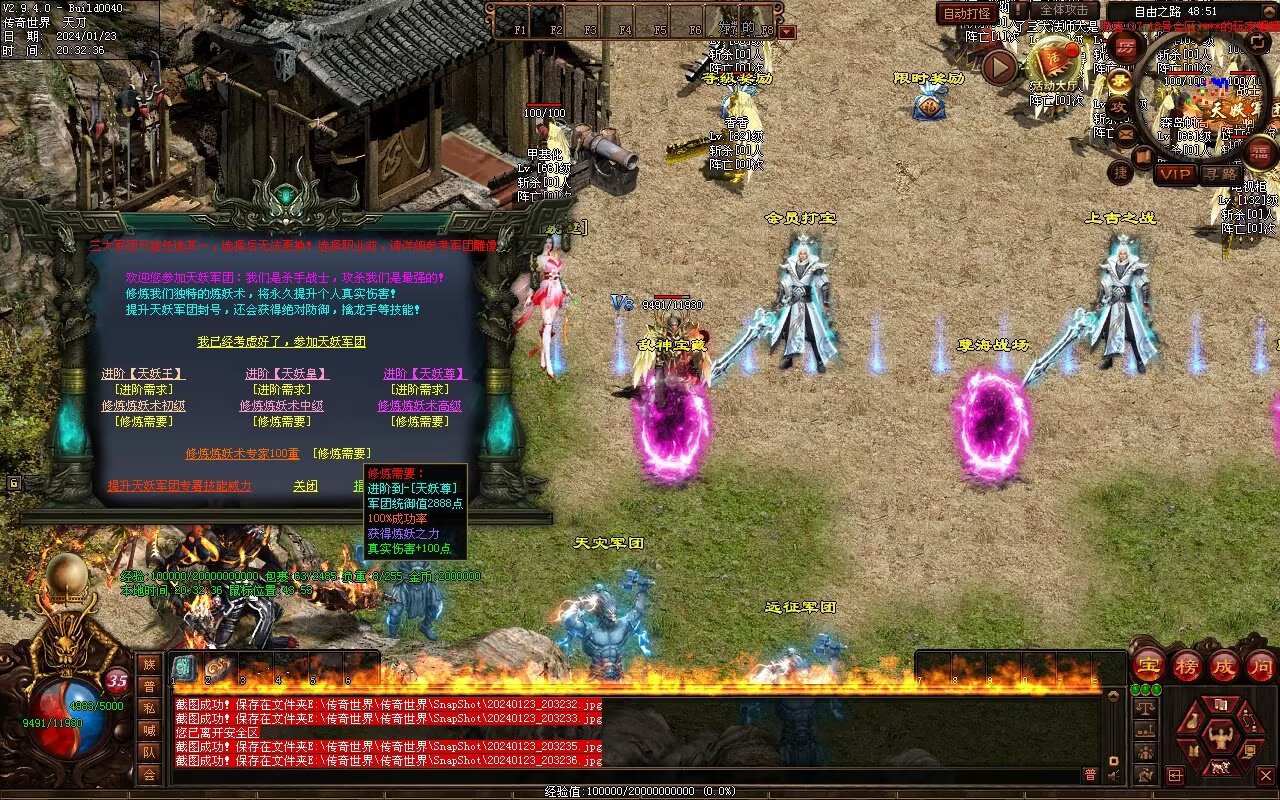Close the legion dialog via 关闭

(x=305, y=486)
